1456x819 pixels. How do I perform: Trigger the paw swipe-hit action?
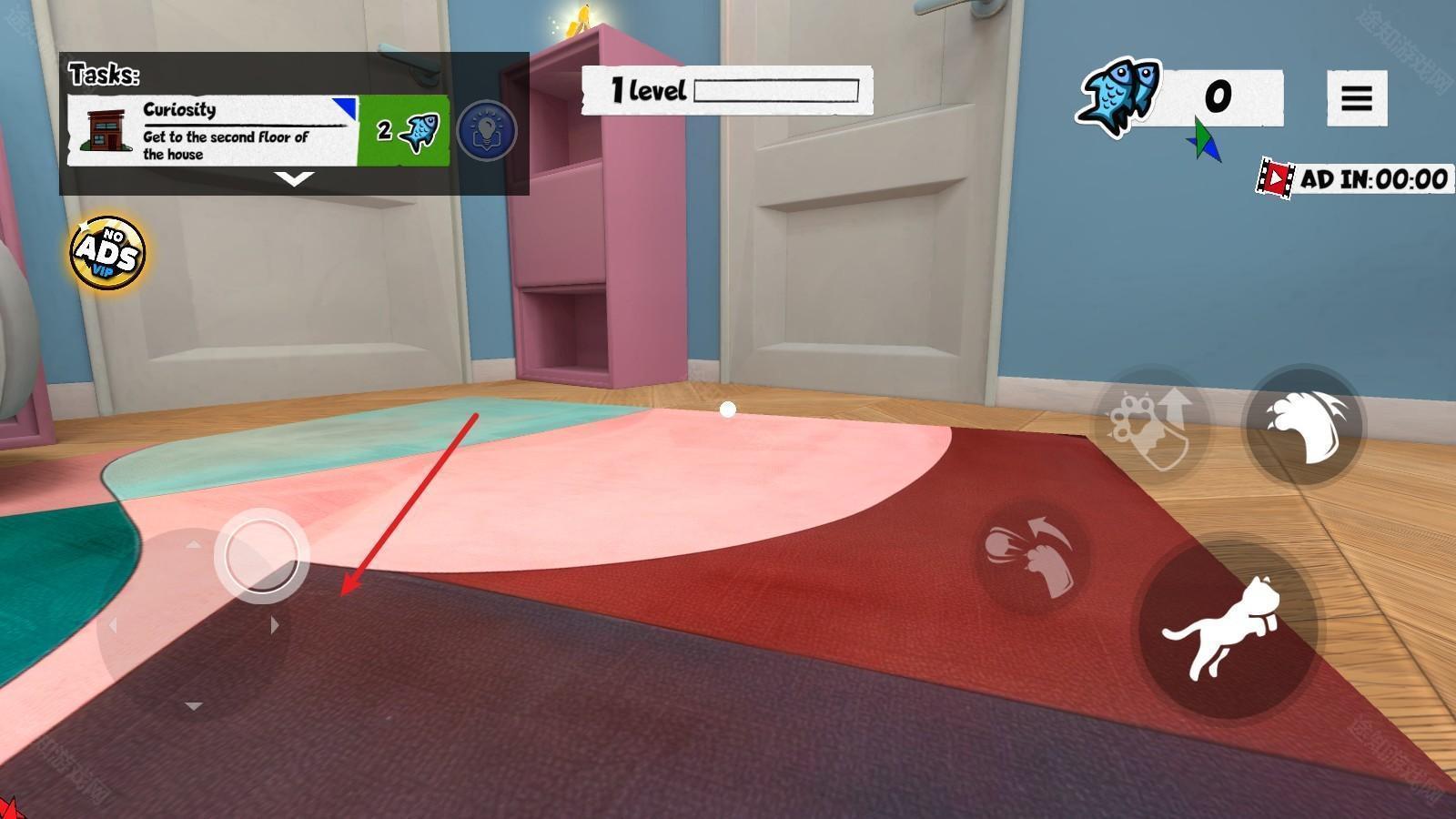pyautogui.click(x=1033, y=554)
